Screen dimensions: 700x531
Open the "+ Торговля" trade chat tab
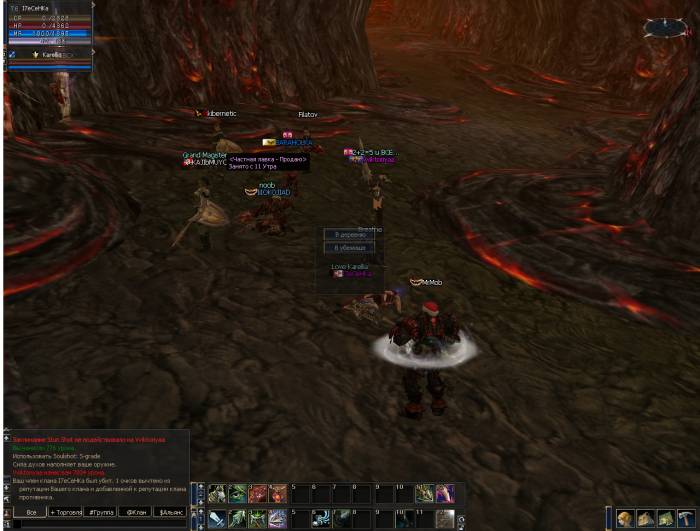coord(68,512)
